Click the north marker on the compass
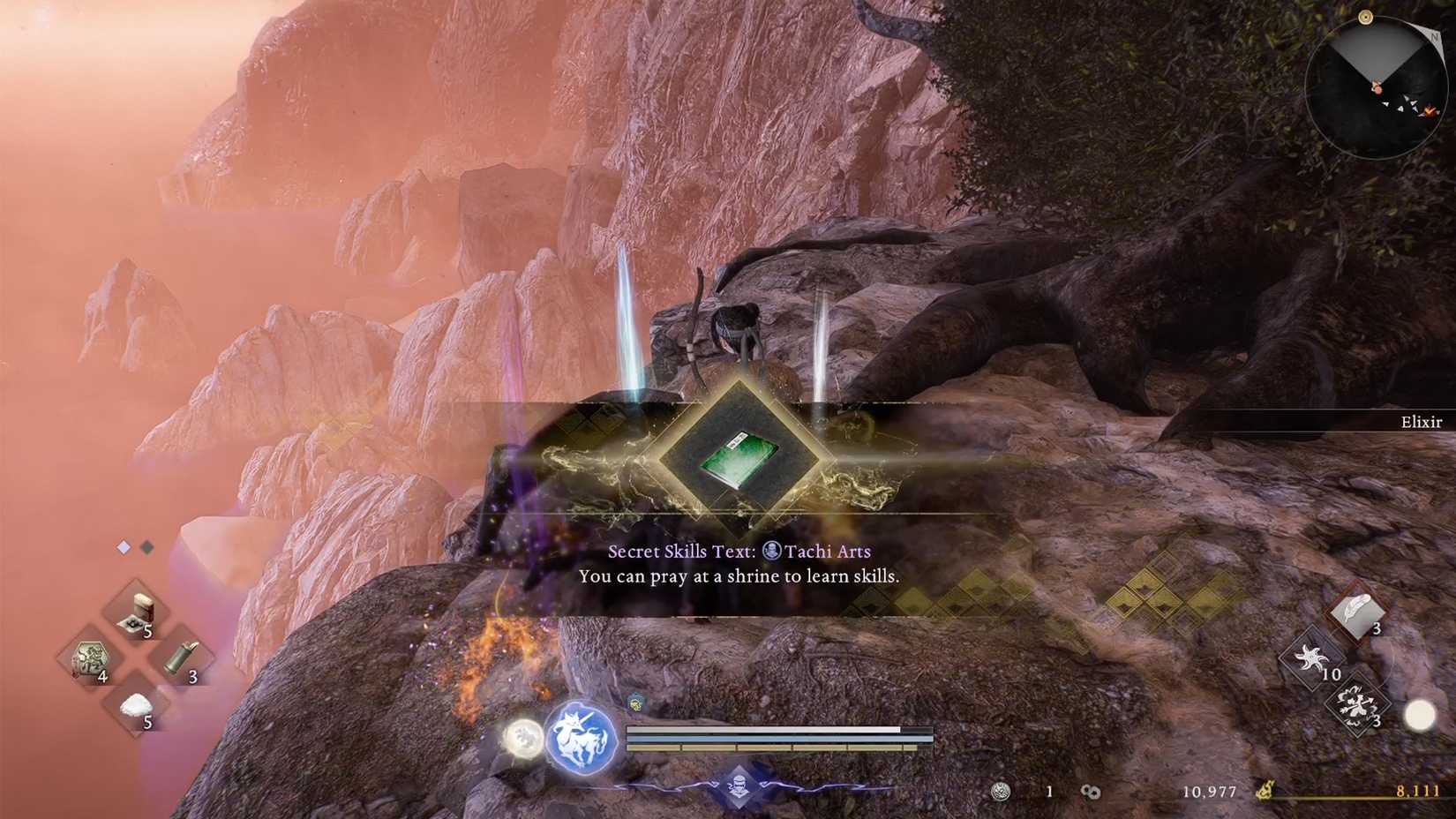This screenshot has height=819, width=1456. 1434,37
